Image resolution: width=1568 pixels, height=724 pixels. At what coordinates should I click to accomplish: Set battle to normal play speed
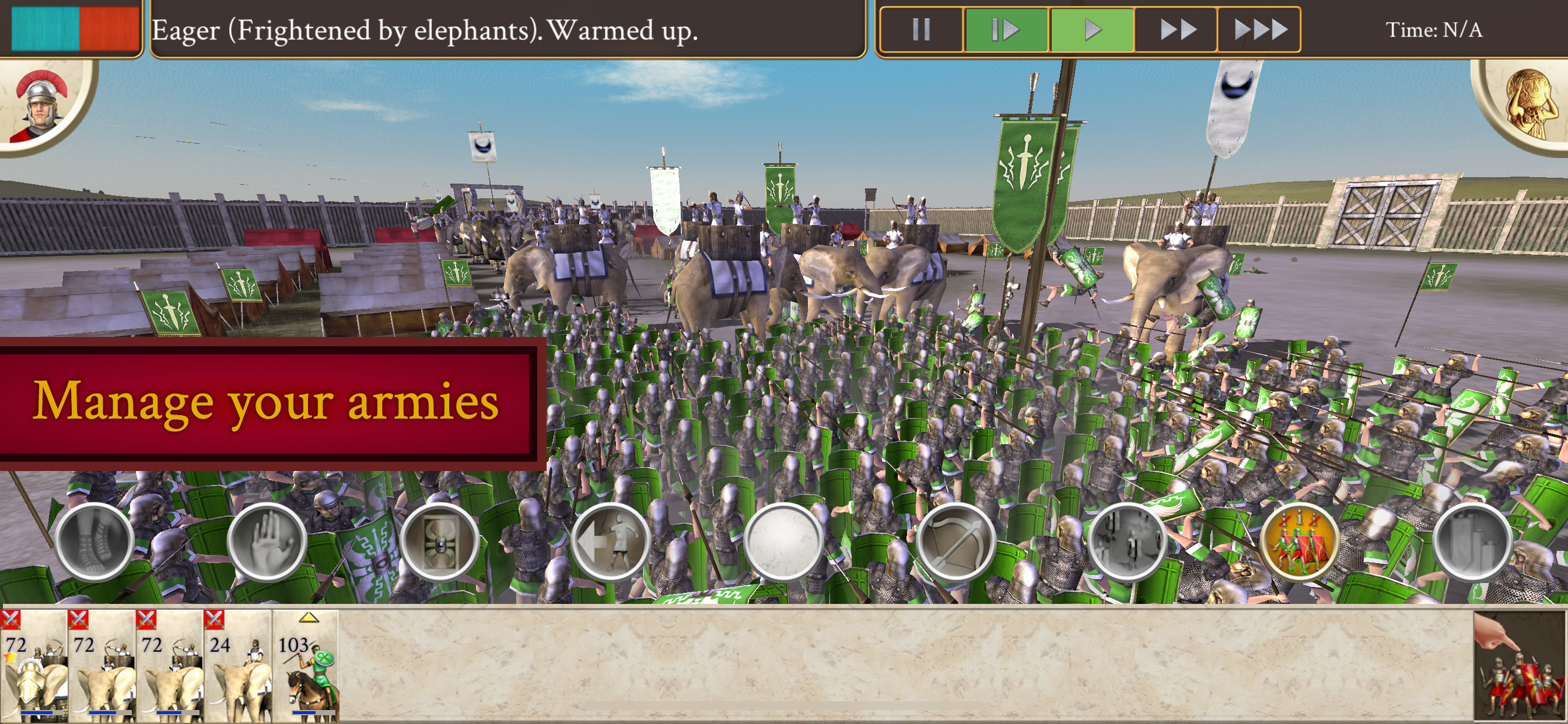[x=1092, y=29]
